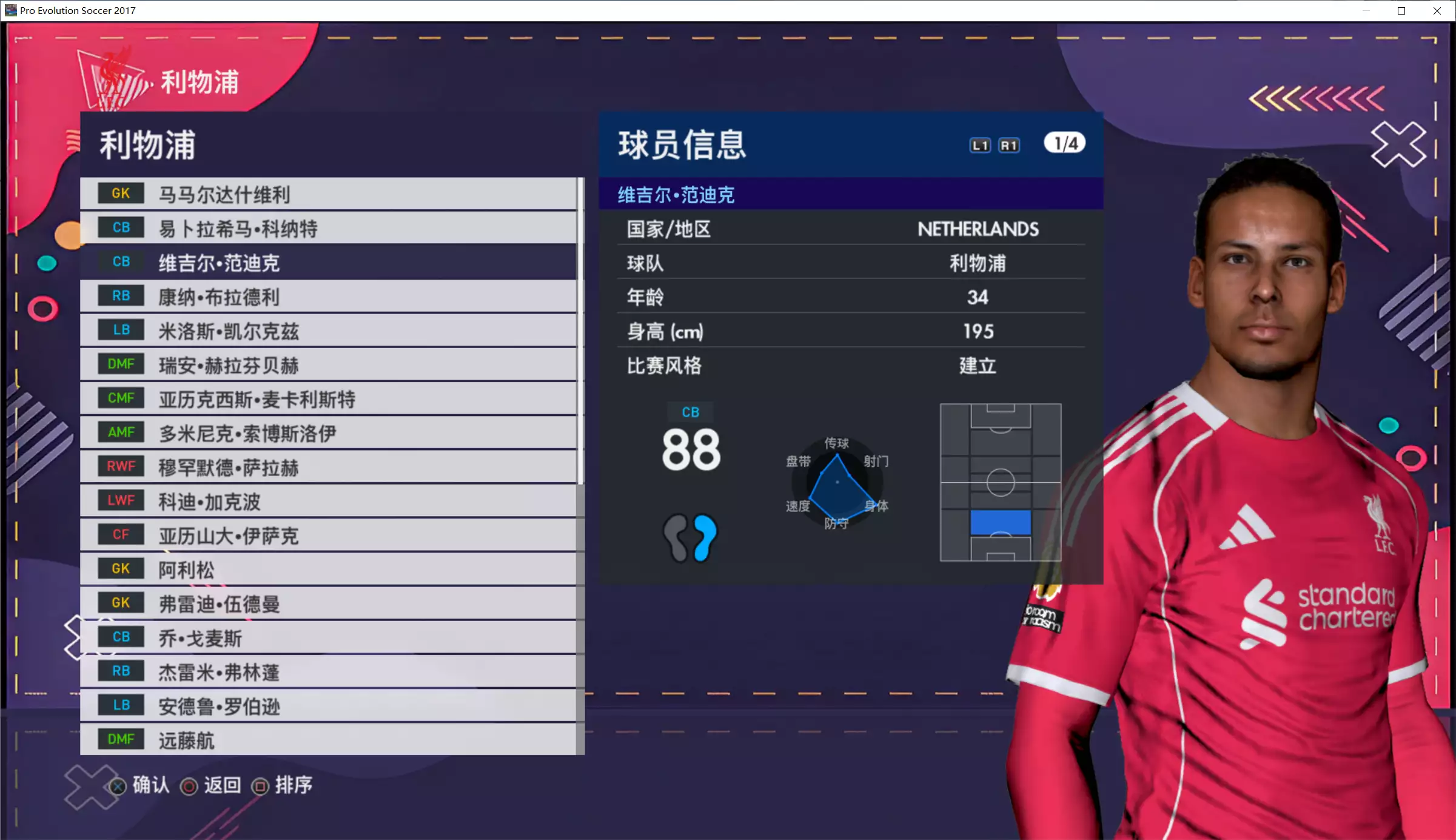The image size is (1456, 840).
Task: Choose left winger 科迪·加克波
Action: tap(327, 502)
